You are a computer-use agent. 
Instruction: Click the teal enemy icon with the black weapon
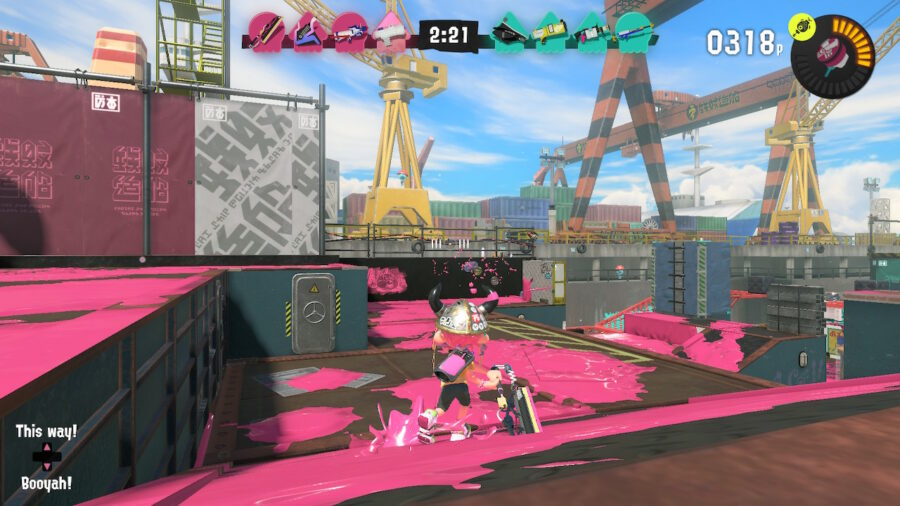coord(508,31)
